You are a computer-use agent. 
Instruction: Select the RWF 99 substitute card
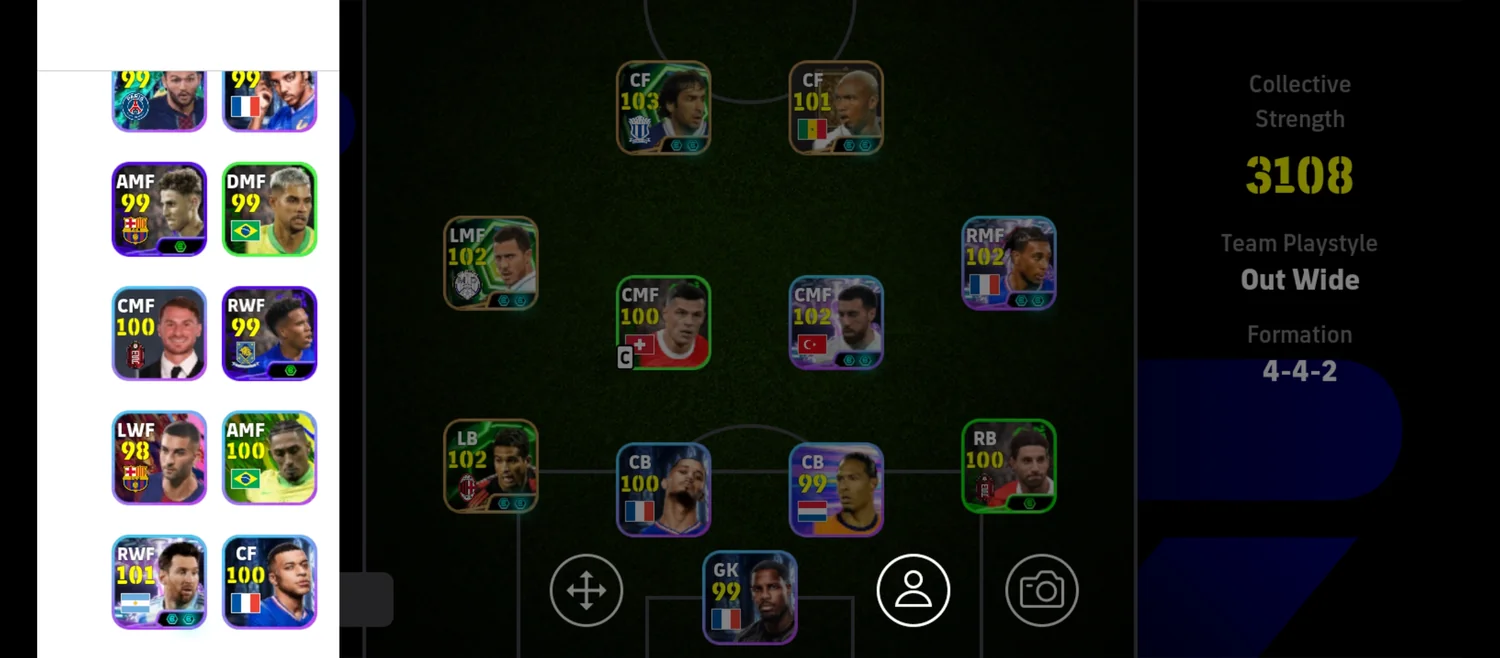[x=269, y=334]
